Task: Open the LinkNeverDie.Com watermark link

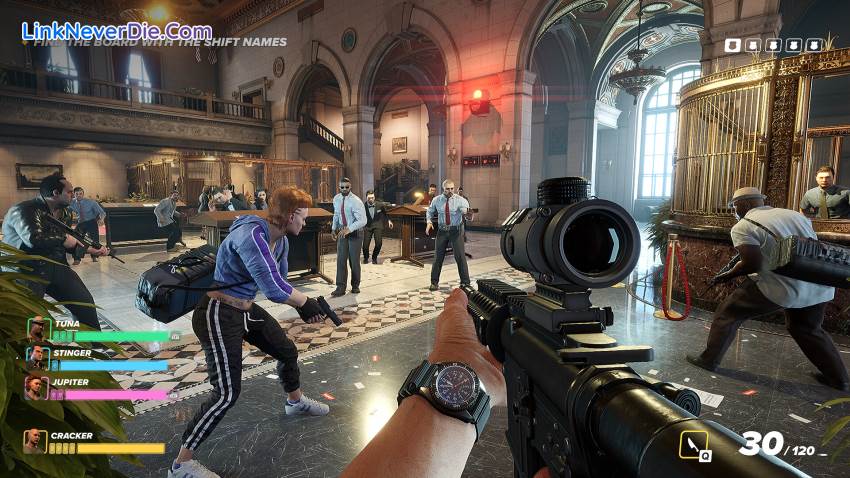Action: [116, 30]
